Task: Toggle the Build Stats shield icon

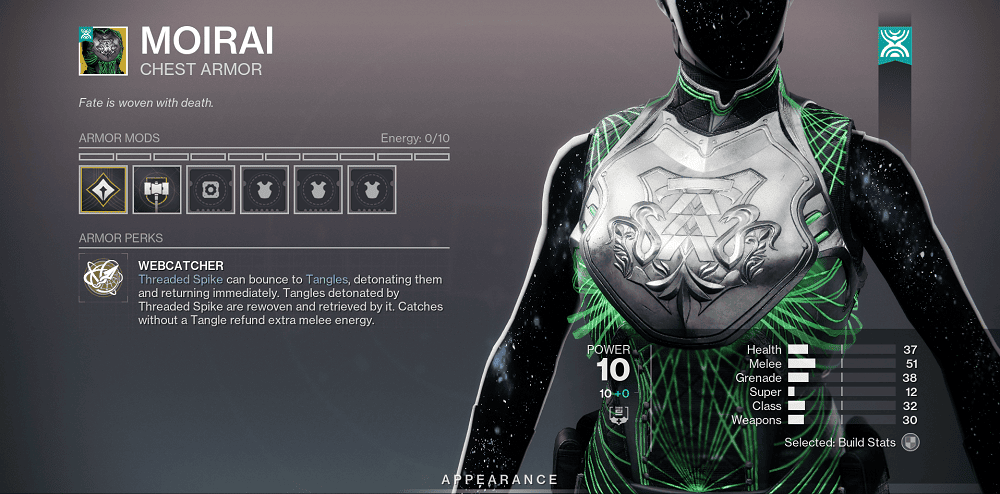Action: click(910, 442)
